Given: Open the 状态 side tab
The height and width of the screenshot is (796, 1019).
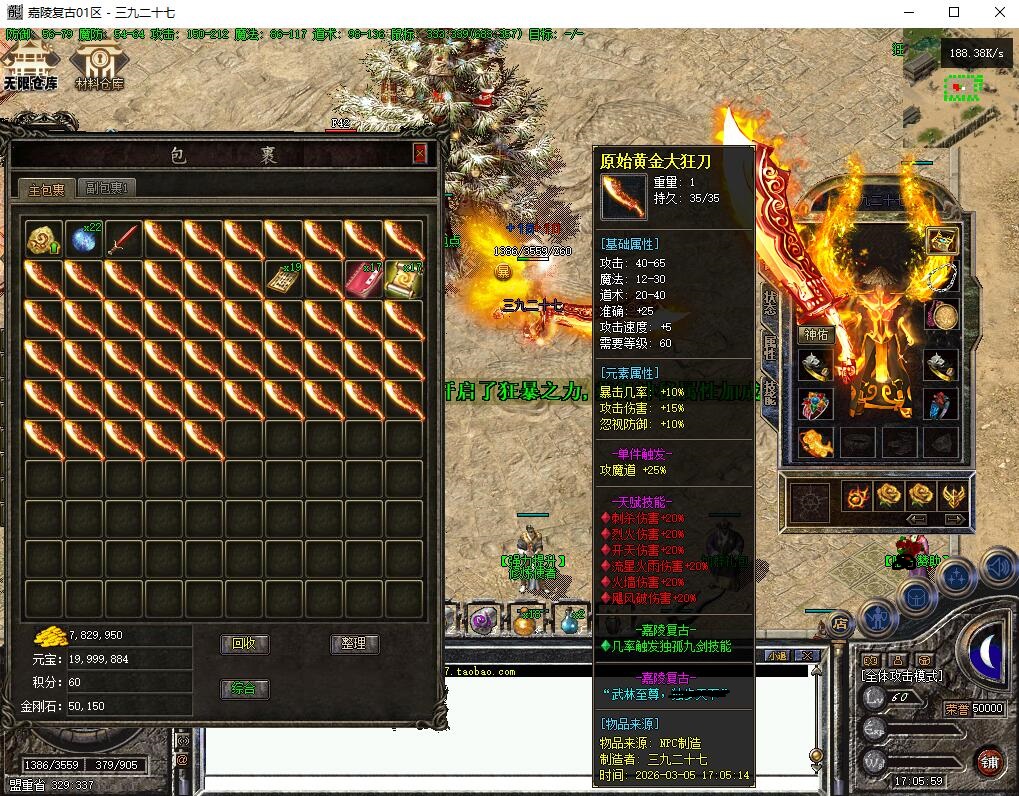Looking at the screenshot, I should 770,302.
